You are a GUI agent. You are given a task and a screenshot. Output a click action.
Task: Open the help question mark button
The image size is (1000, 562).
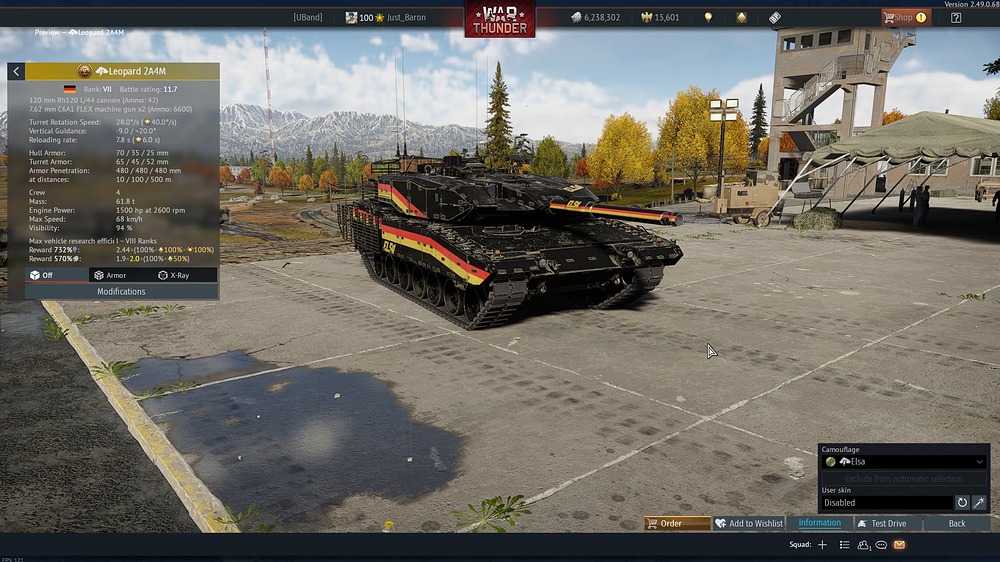click(956, 17)
